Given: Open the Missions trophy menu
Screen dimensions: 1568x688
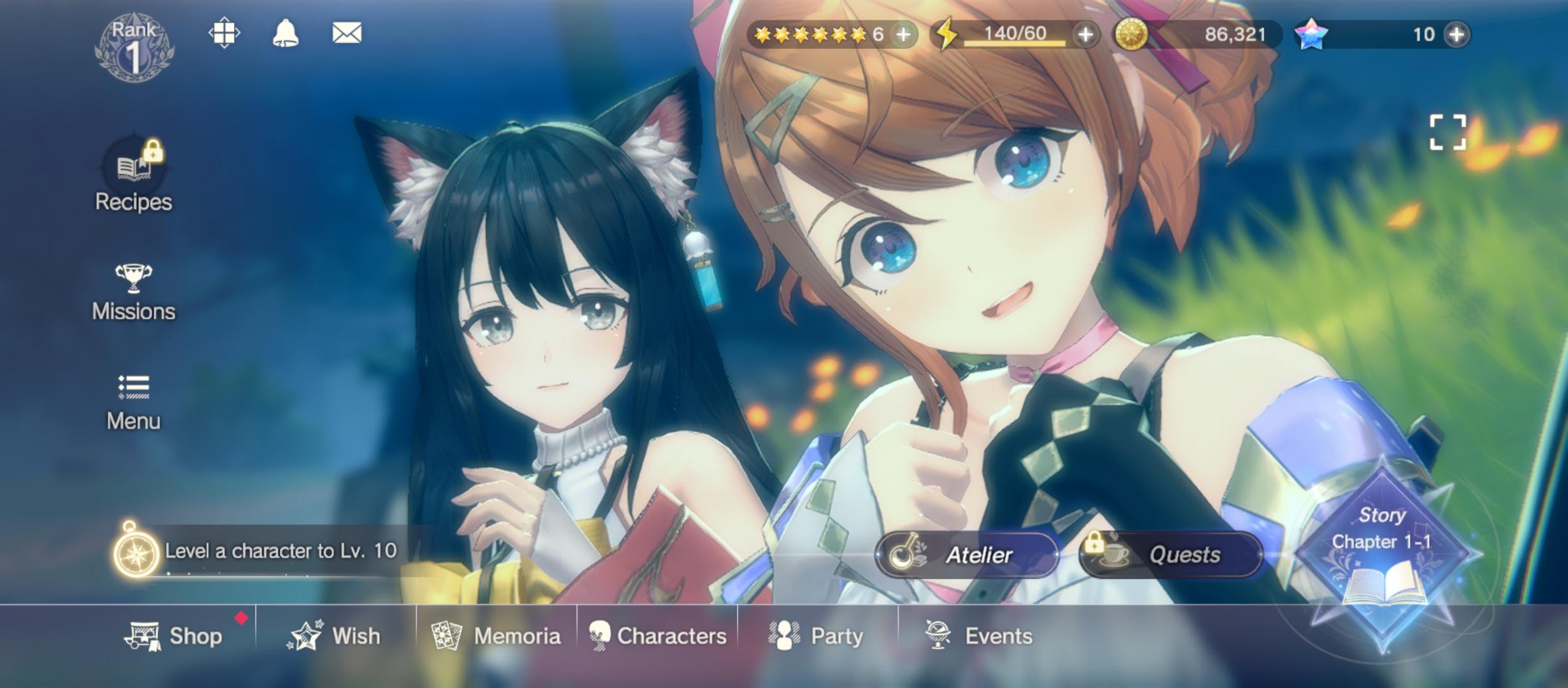Looking at the screenshot, I should point(133,292).
